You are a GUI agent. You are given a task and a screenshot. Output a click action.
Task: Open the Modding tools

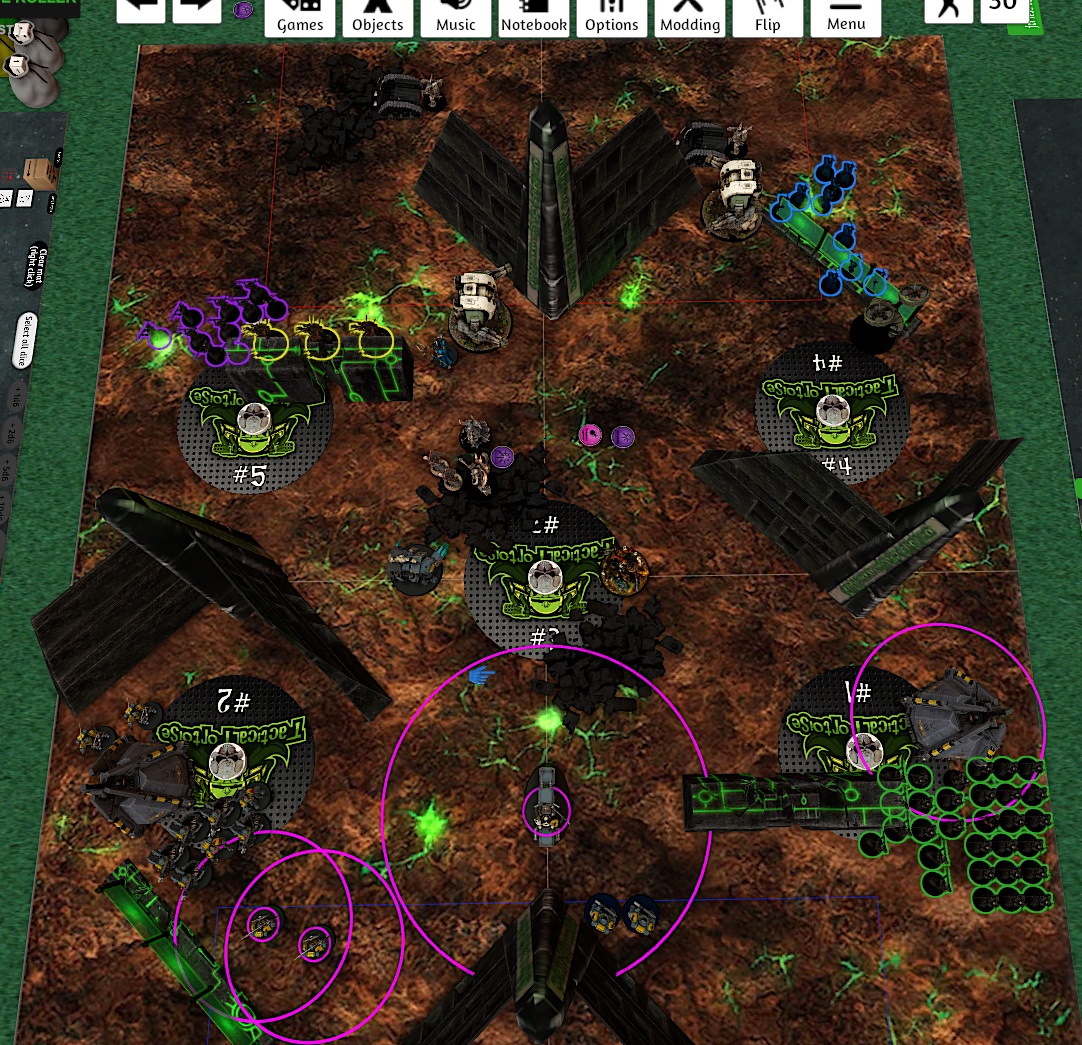pos(690,17)
